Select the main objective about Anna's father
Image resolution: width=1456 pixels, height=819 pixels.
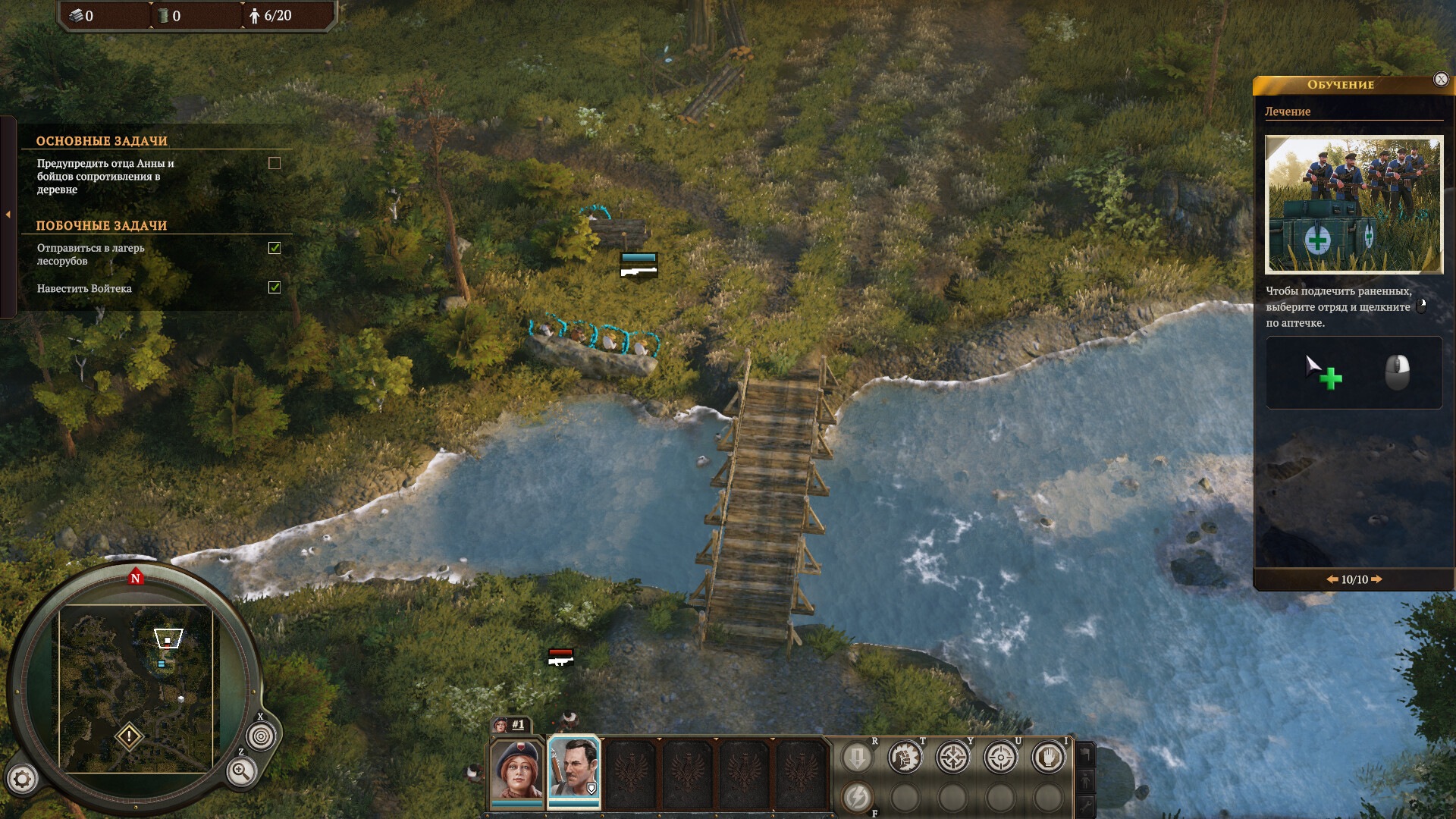[106, 177]
